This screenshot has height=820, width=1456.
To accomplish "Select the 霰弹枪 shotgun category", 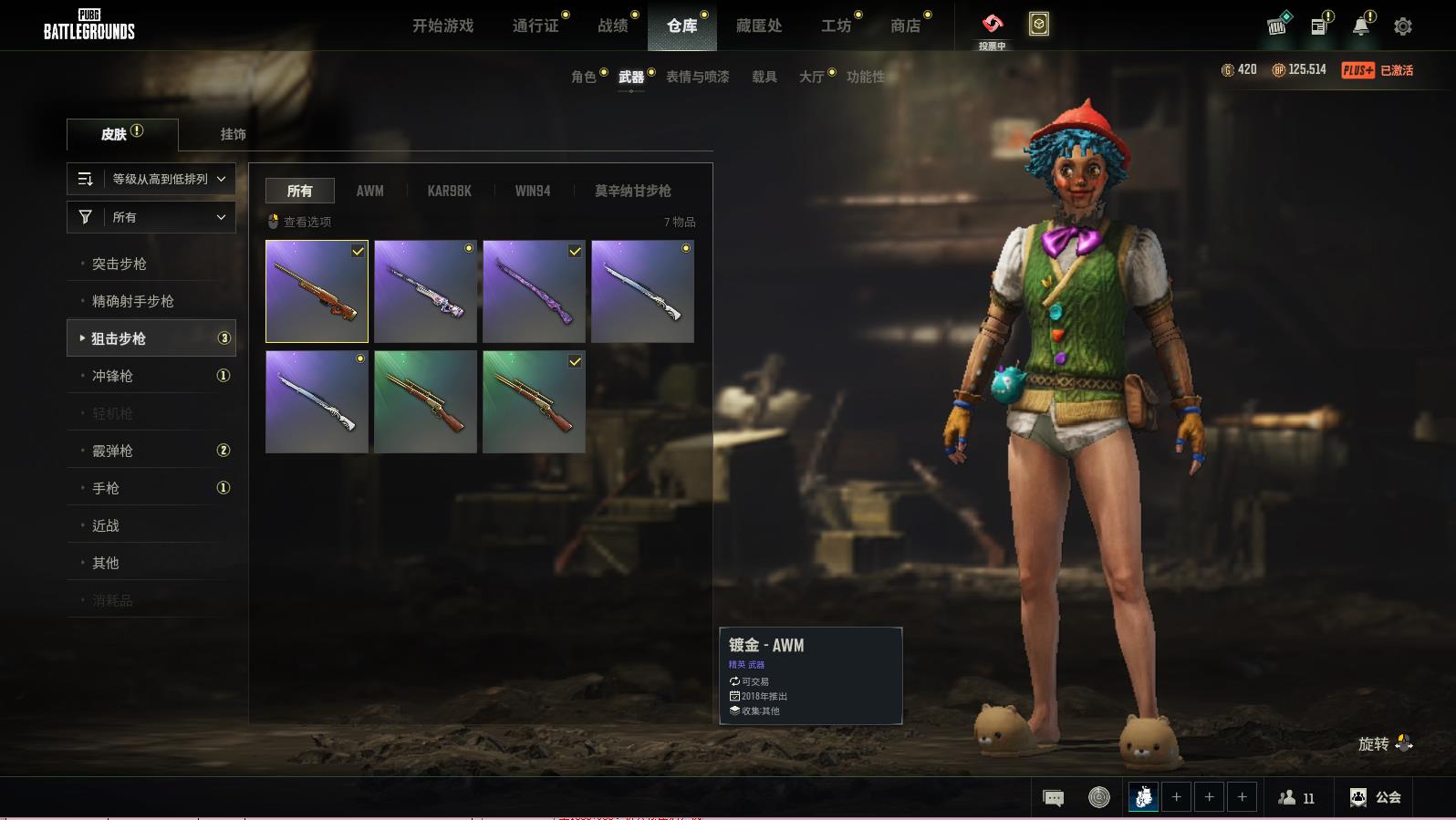I will pyautogui.click(x=112, y=451).
